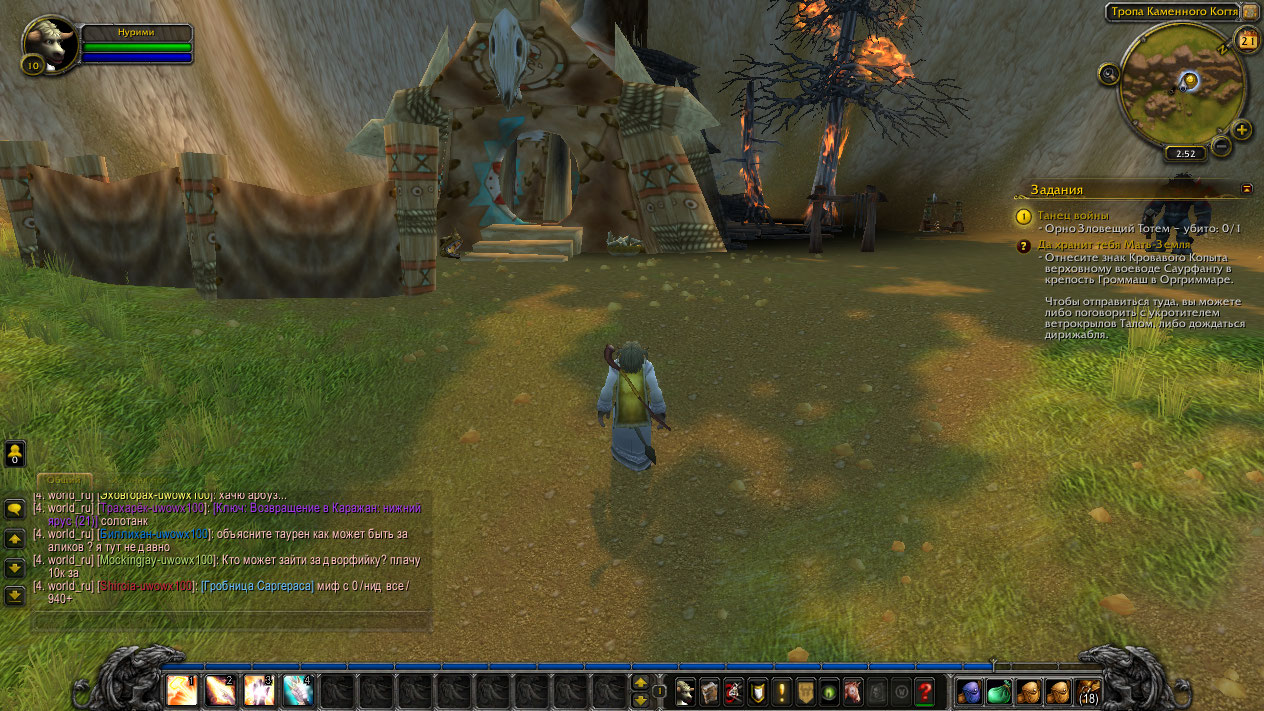The image size is (1264, 711).
Task: Click the player portrait of Нурими
Action: (49, 43)
